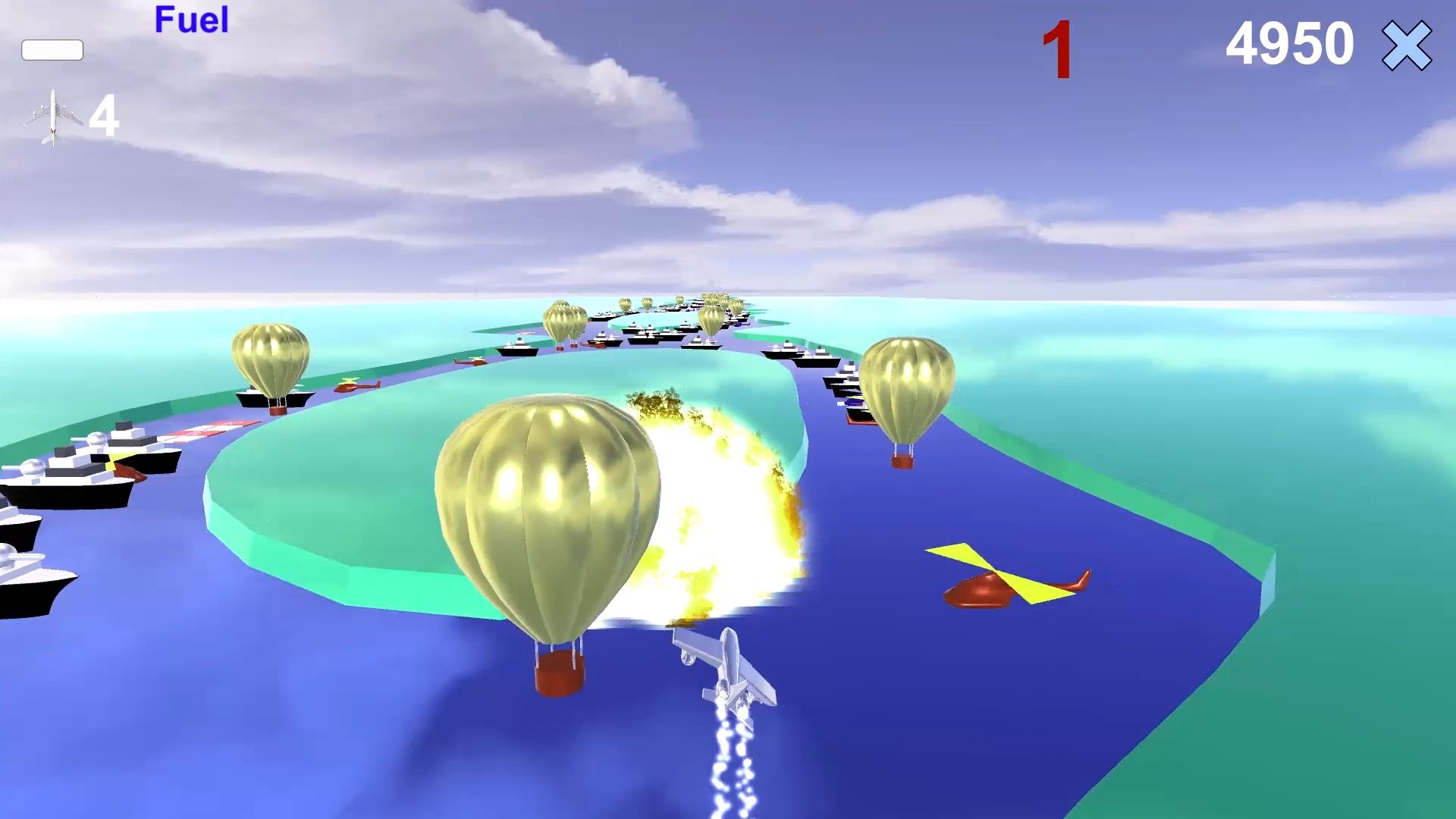This screenshot has width=1456, height=819.
Task: Click the small yellow helicopter near the ships
Action: coord(356,387)
